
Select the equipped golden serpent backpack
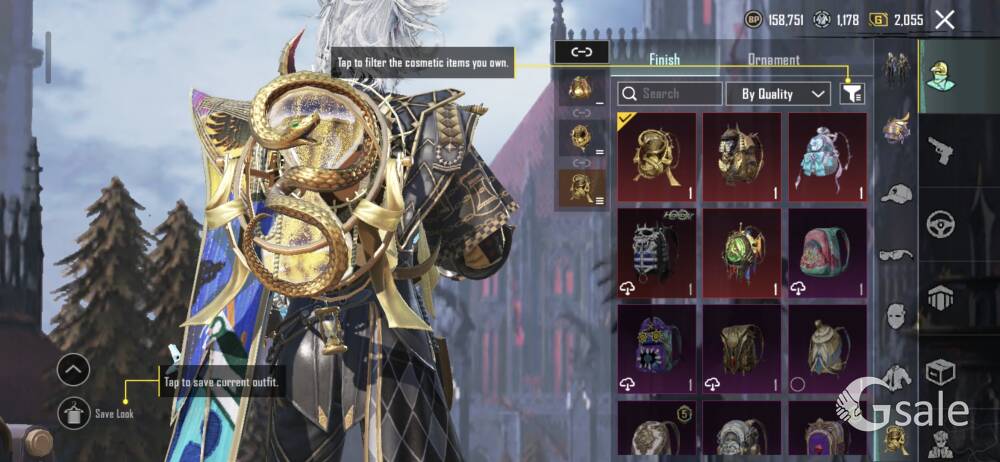pos(656,155)
